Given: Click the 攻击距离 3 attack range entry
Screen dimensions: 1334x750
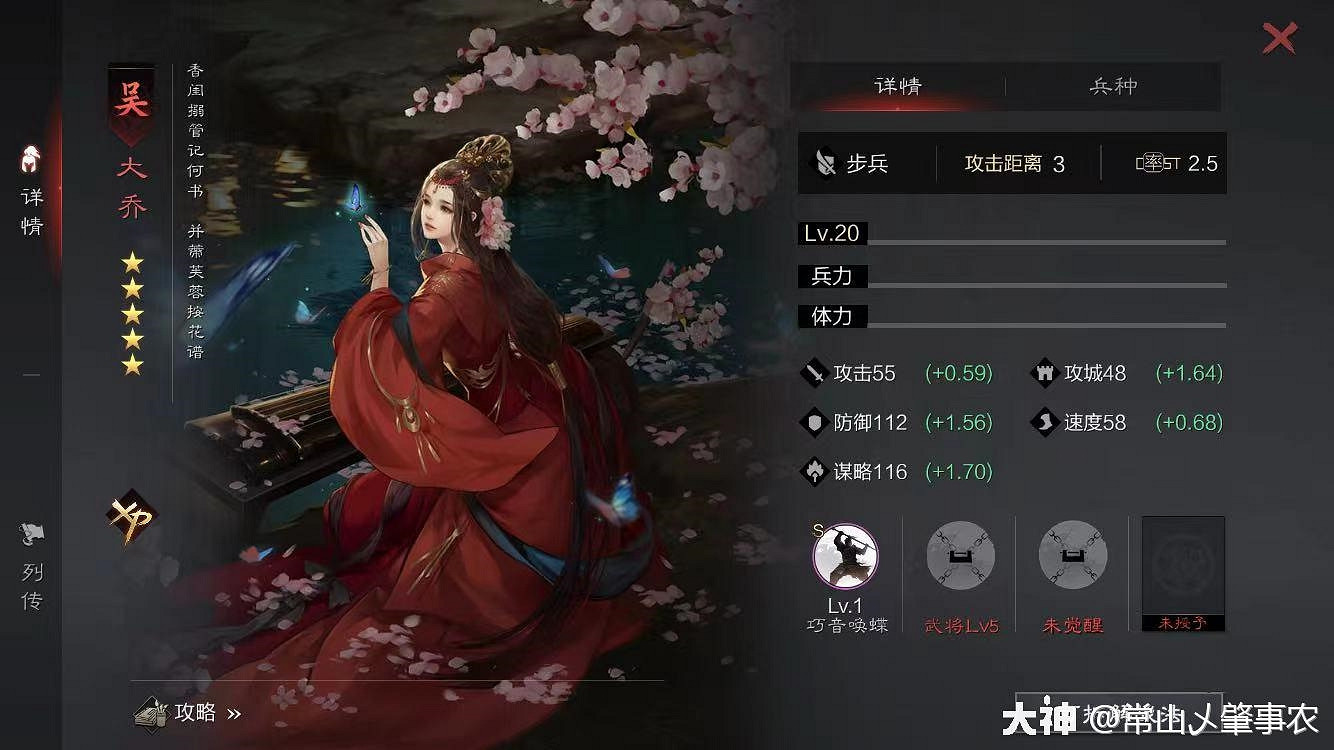Looking at the screenshot, I should pos(1010,162).
